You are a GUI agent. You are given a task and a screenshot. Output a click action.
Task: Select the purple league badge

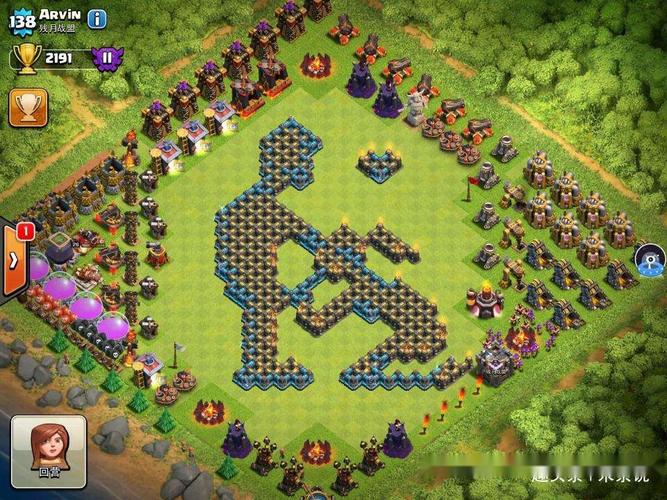pos(106,57)
